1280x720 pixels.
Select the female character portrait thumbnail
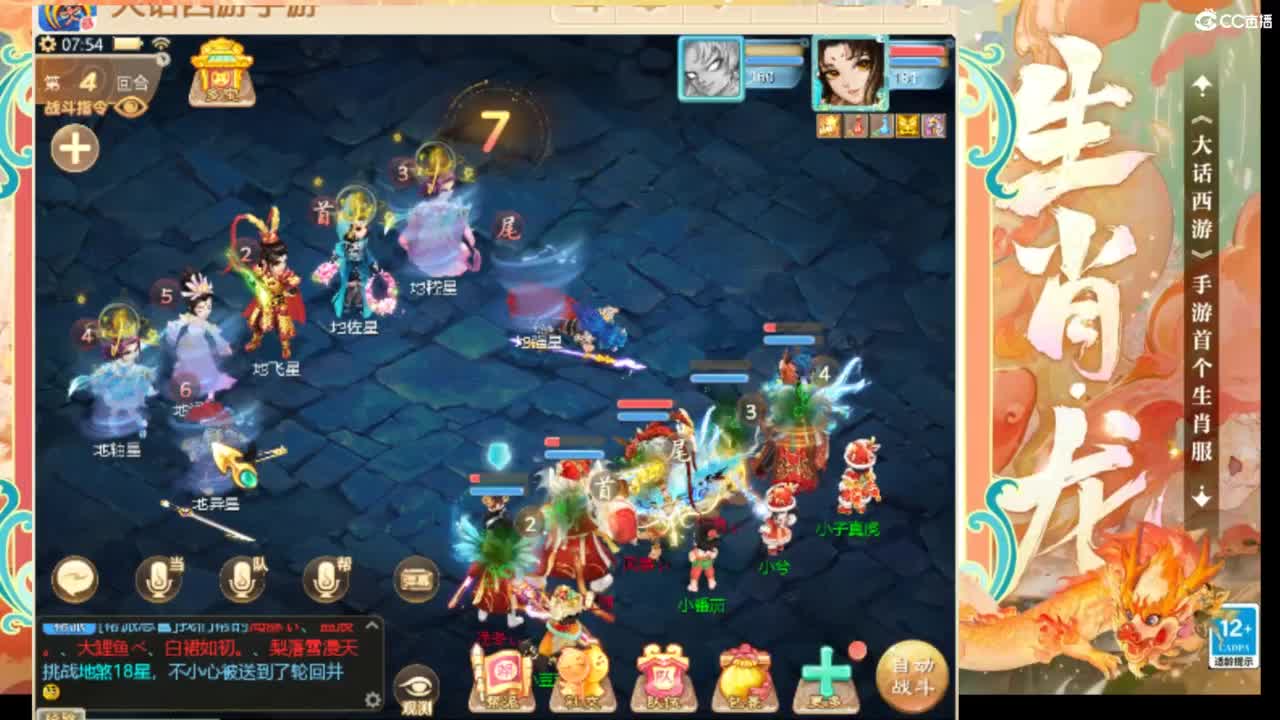(850, 70)
